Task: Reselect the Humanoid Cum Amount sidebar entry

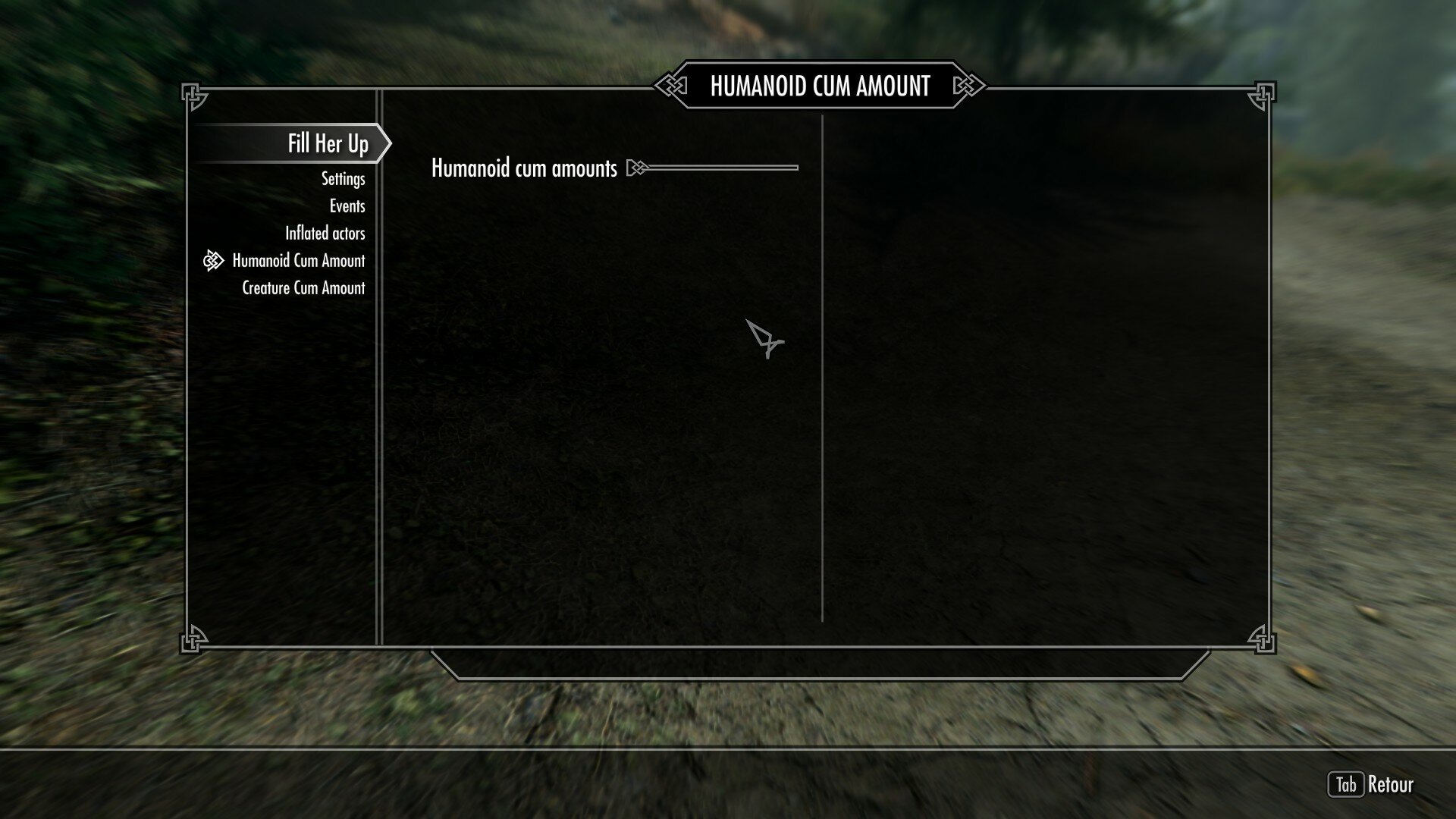Action: [x=300, y=260]
